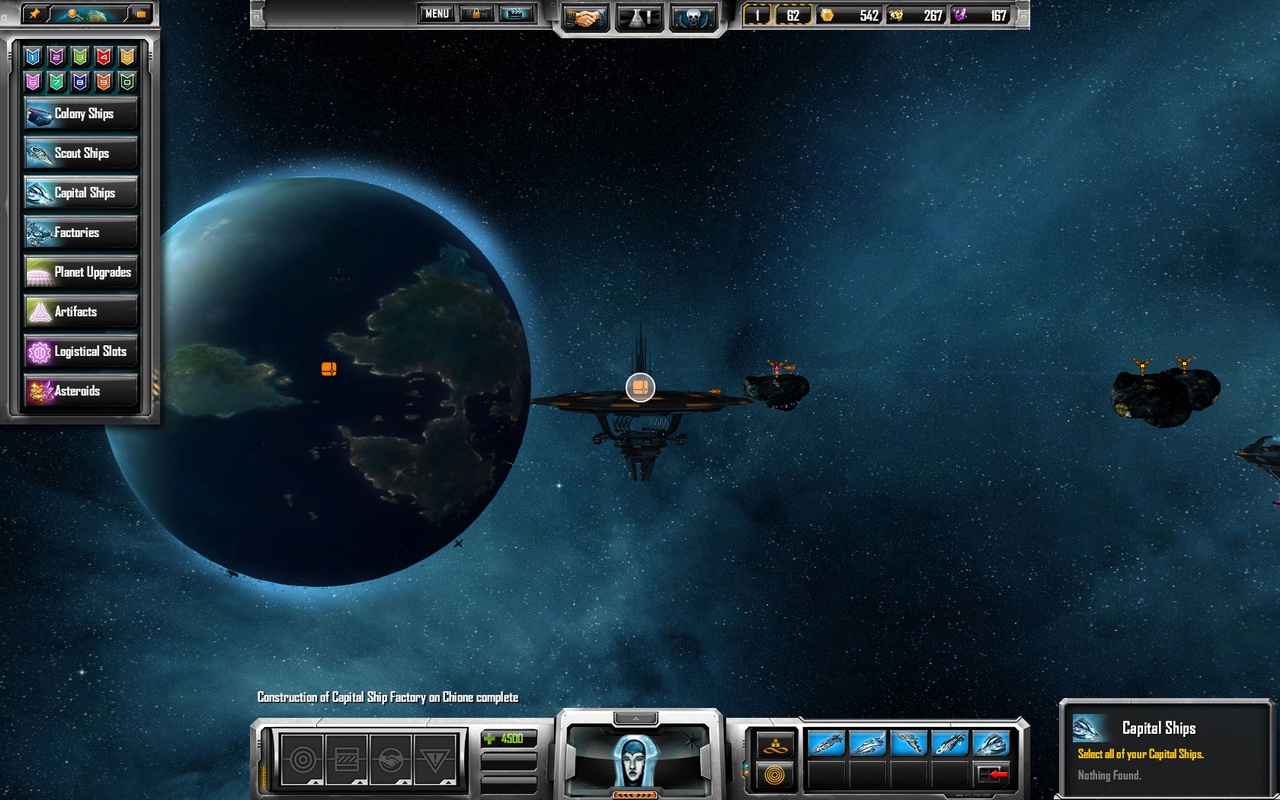Screen dimensions: 1280x800
Task: Select all Scout Ships
Action: 80,153
